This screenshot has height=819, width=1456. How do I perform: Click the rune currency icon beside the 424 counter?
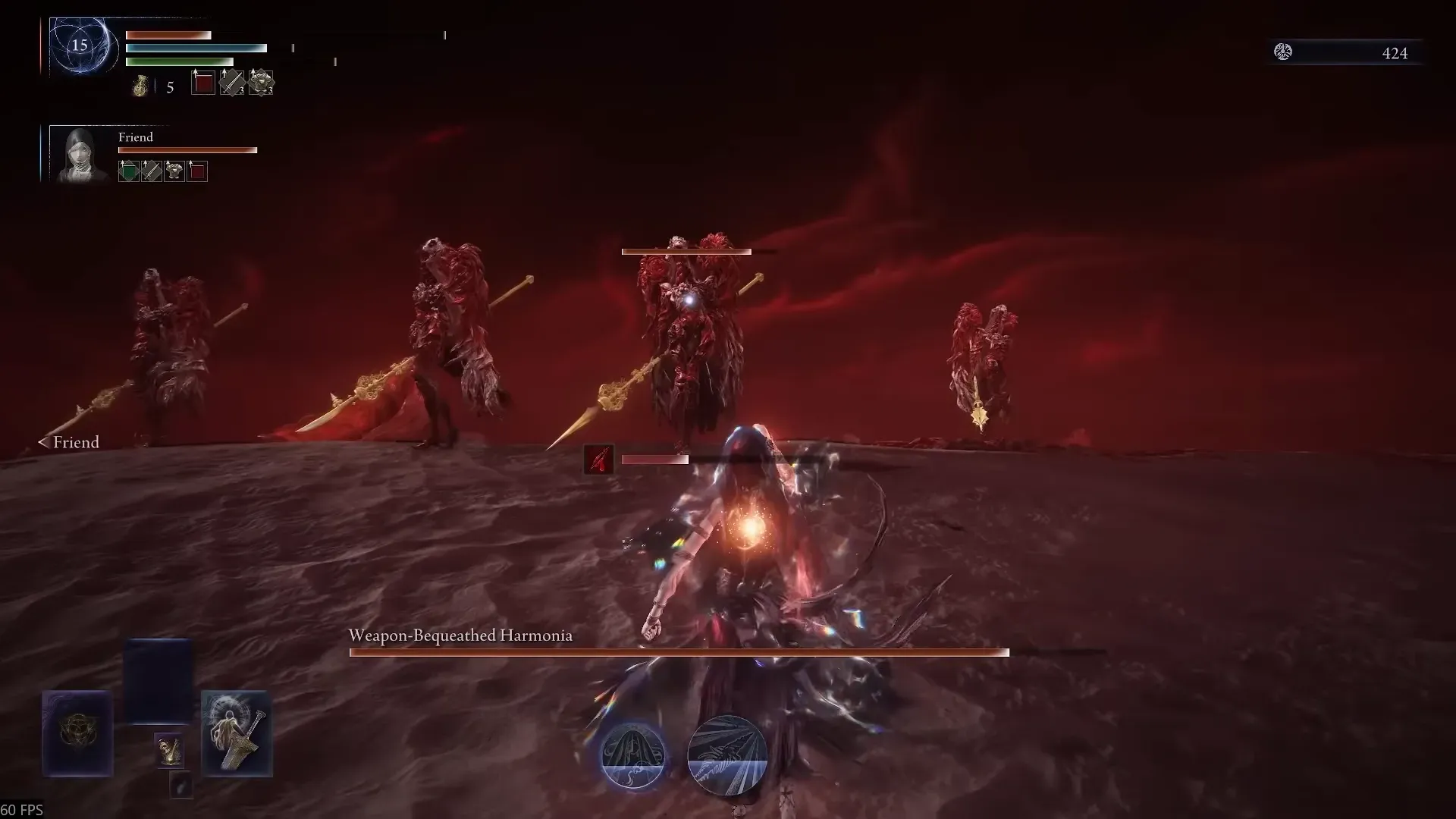click(x=1284, y=52)
